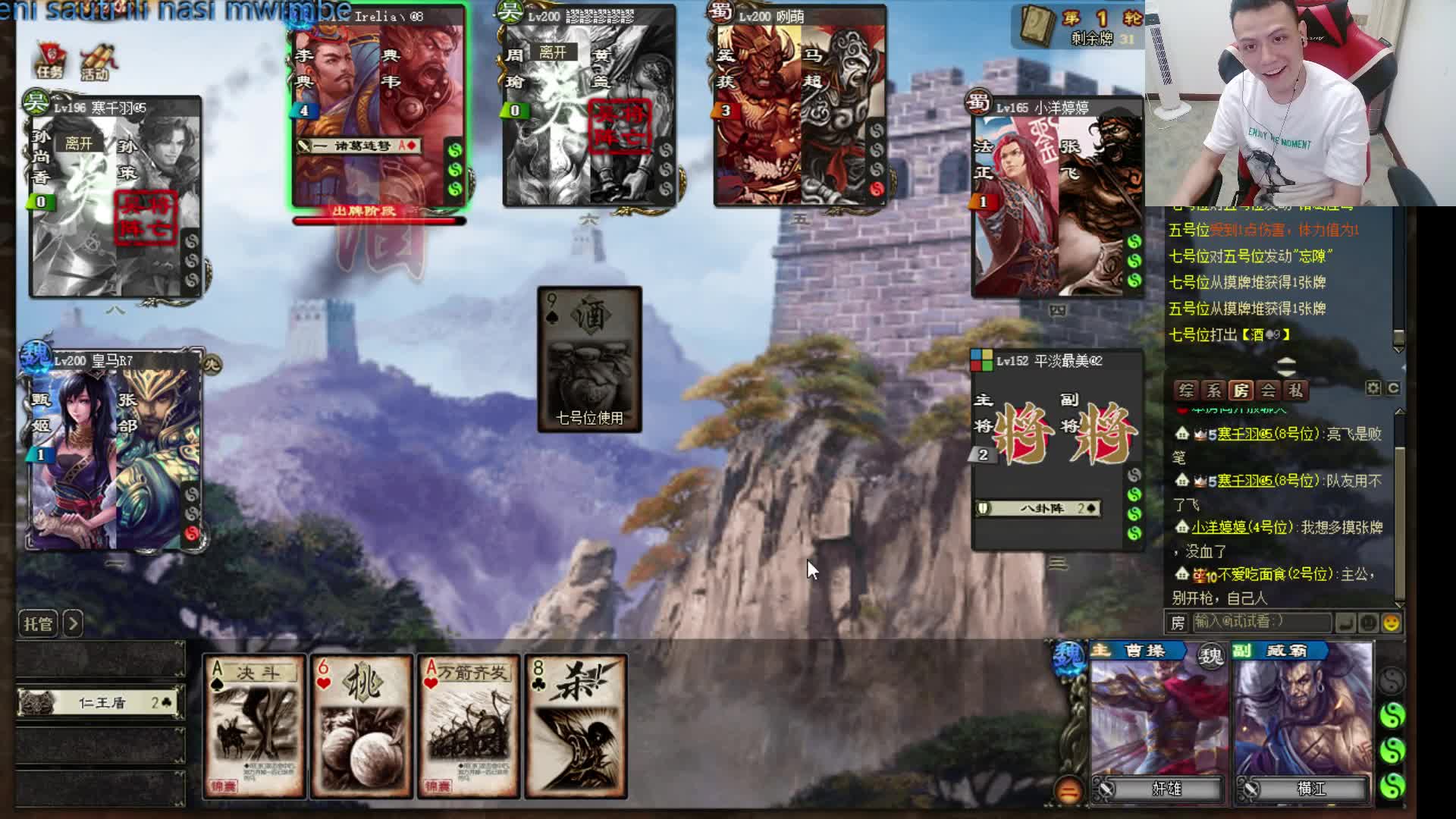Open the smiley emoji picker
Image resolution: width=1456 pixels, height=819 pixels.
coord(1392,623)
